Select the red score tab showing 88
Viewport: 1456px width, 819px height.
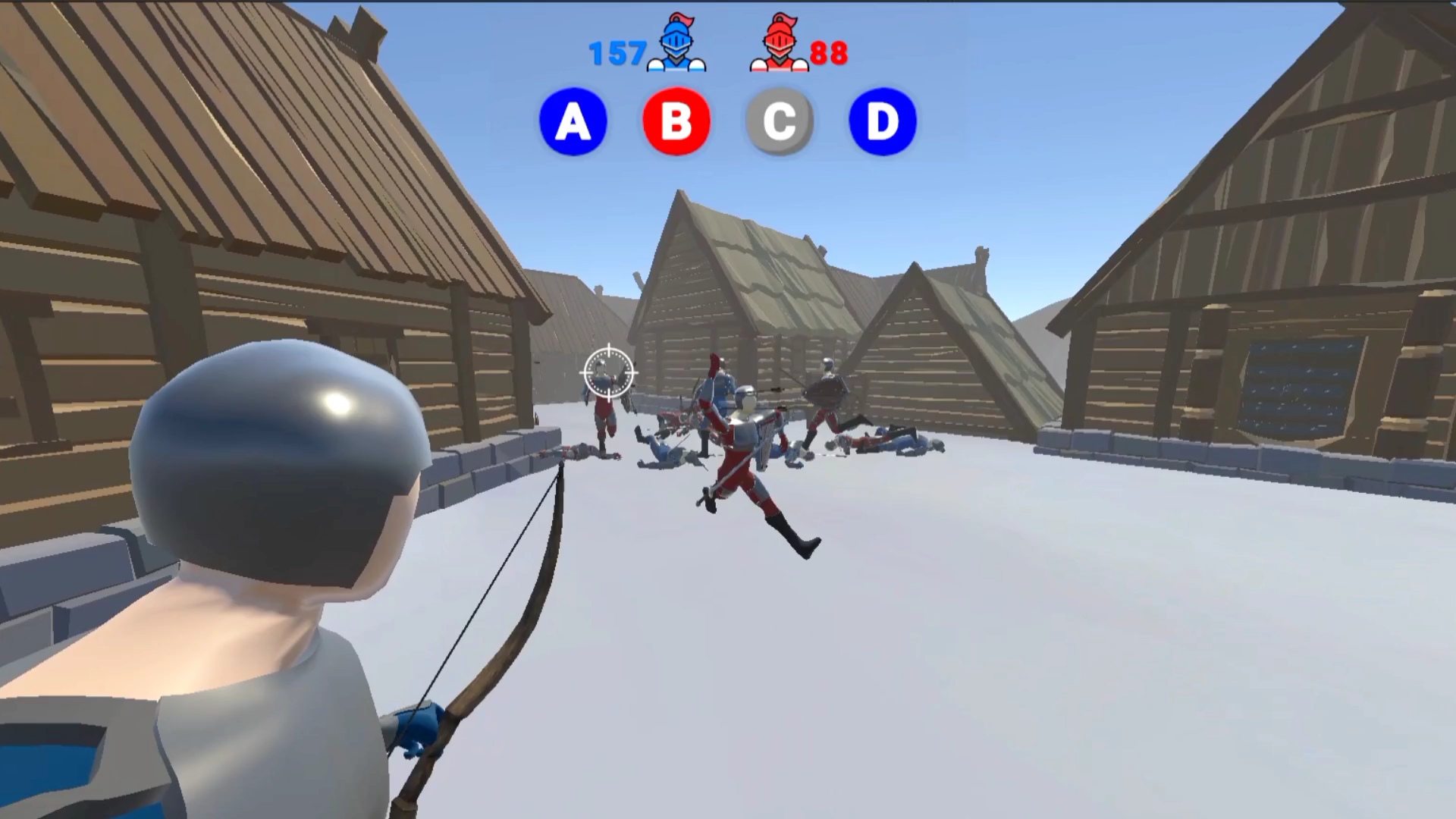828,53
